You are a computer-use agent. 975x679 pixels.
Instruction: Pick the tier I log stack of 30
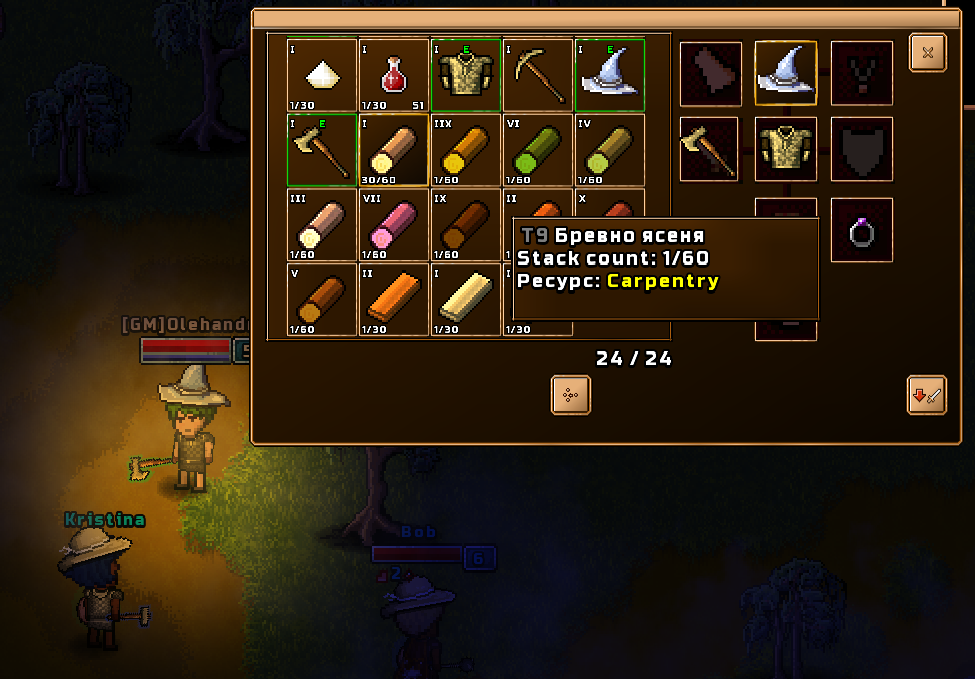[x=394, y=150]
